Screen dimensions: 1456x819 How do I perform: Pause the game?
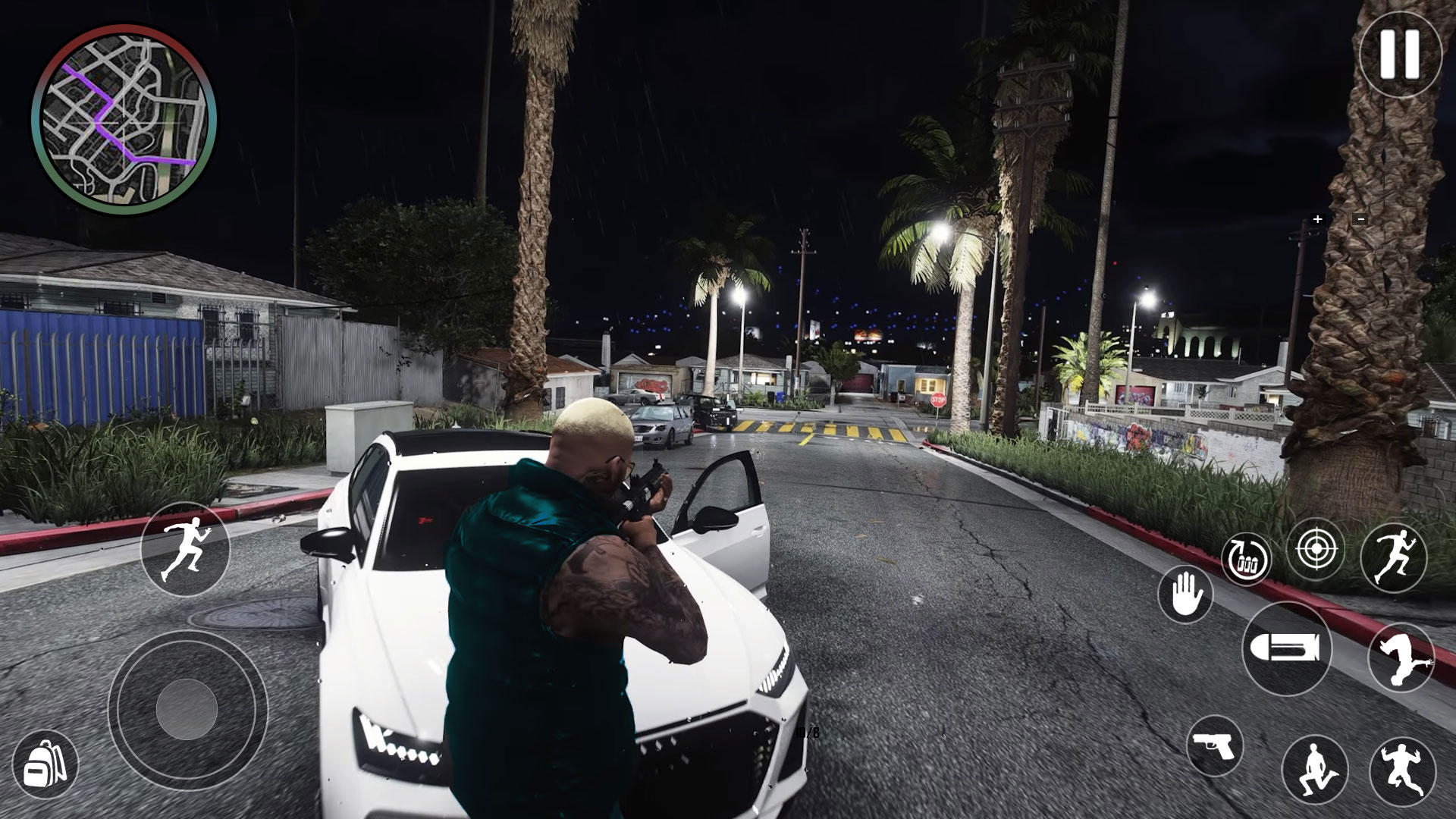point(1400,59)
